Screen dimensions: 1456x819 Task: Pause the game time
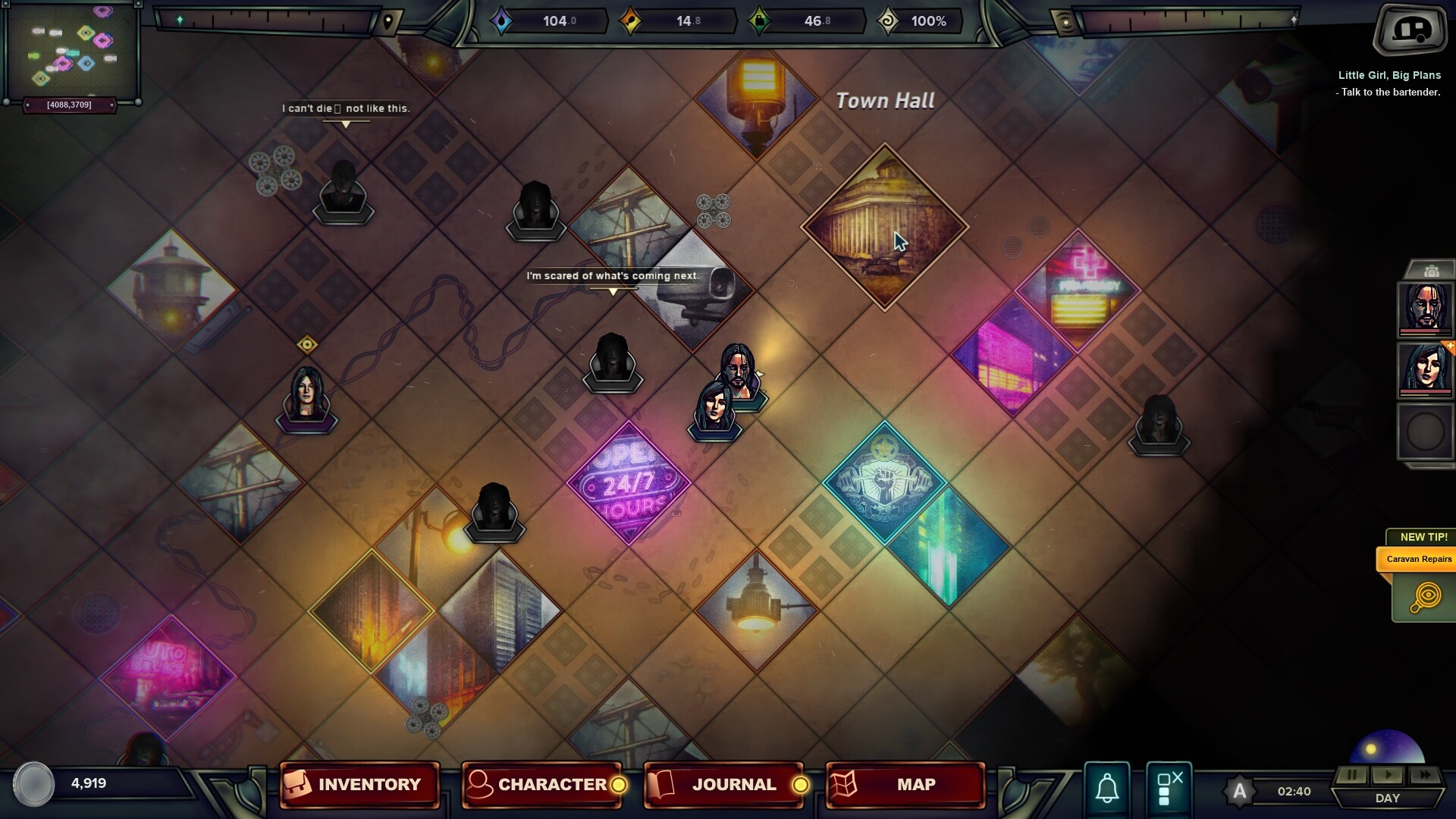coord(1352,775)
